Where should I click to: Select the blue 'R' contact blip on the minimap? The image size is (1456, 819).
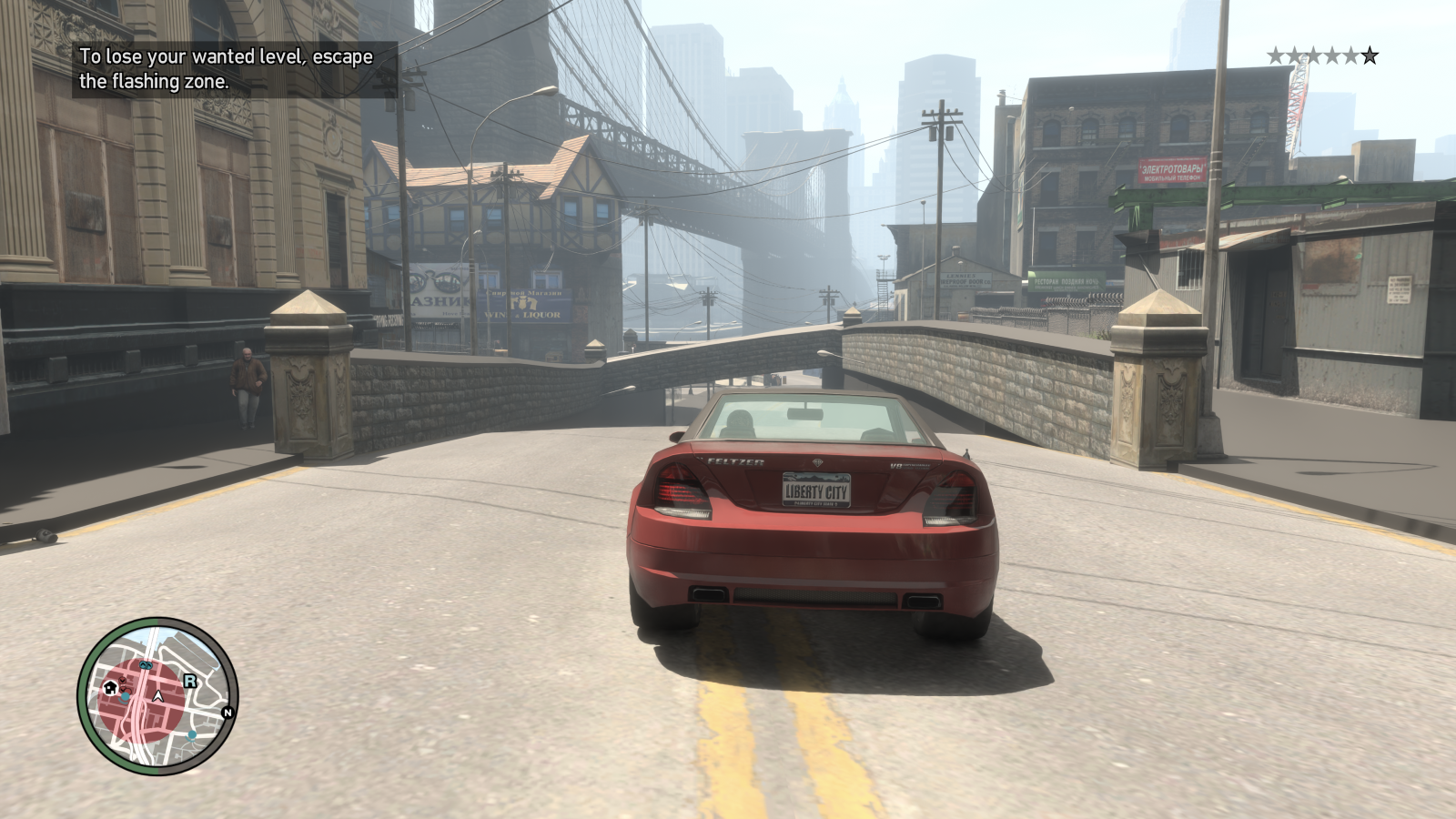coord(190,681)
